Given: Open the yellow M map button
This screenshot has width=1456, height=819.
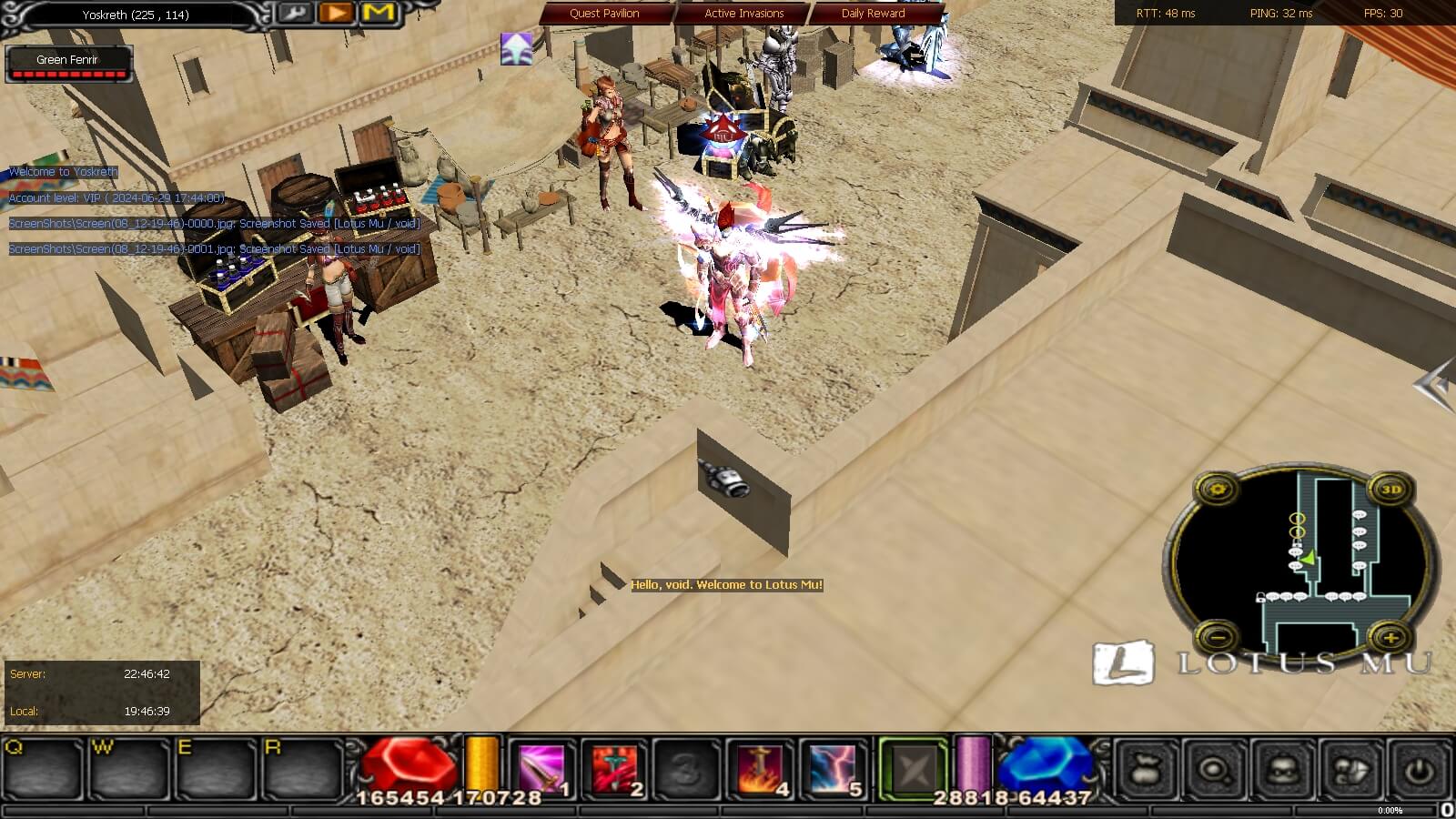Looking at the screenshot, I should [x=379, y=13].
